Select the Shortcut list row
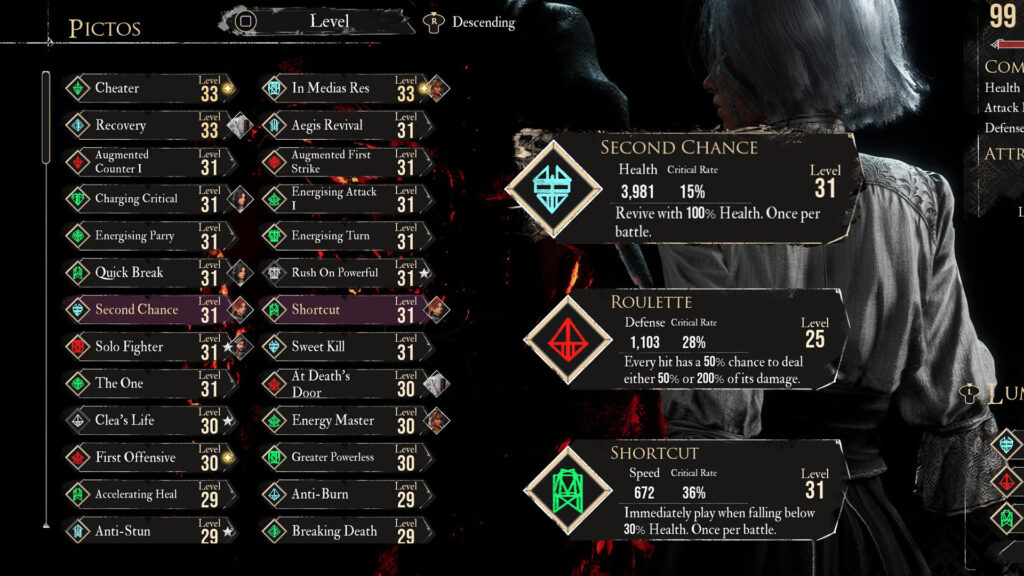1024x576 pixels. pos(345,309)
